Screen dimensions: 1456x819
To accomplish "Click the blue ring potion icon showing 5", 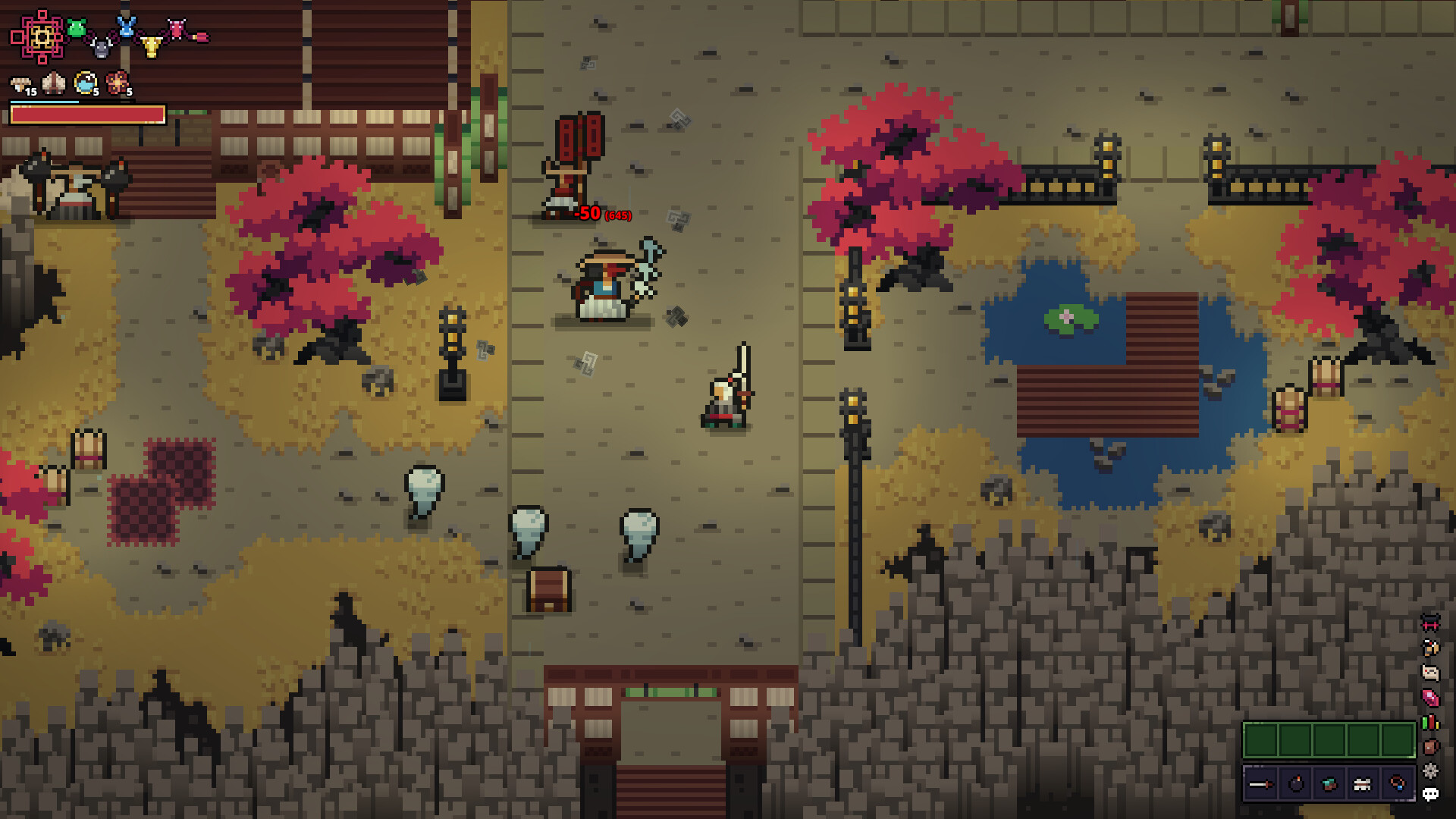I will click(84, 83).
